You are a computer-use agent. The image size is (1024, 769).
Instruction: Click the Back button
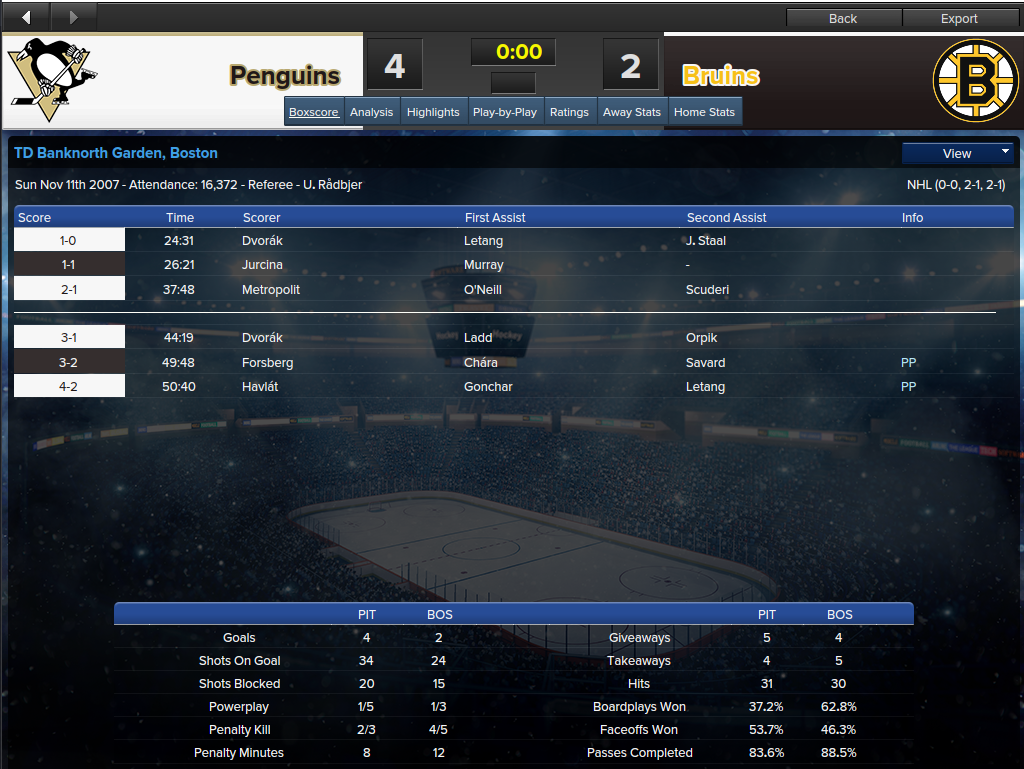point(843,18)
